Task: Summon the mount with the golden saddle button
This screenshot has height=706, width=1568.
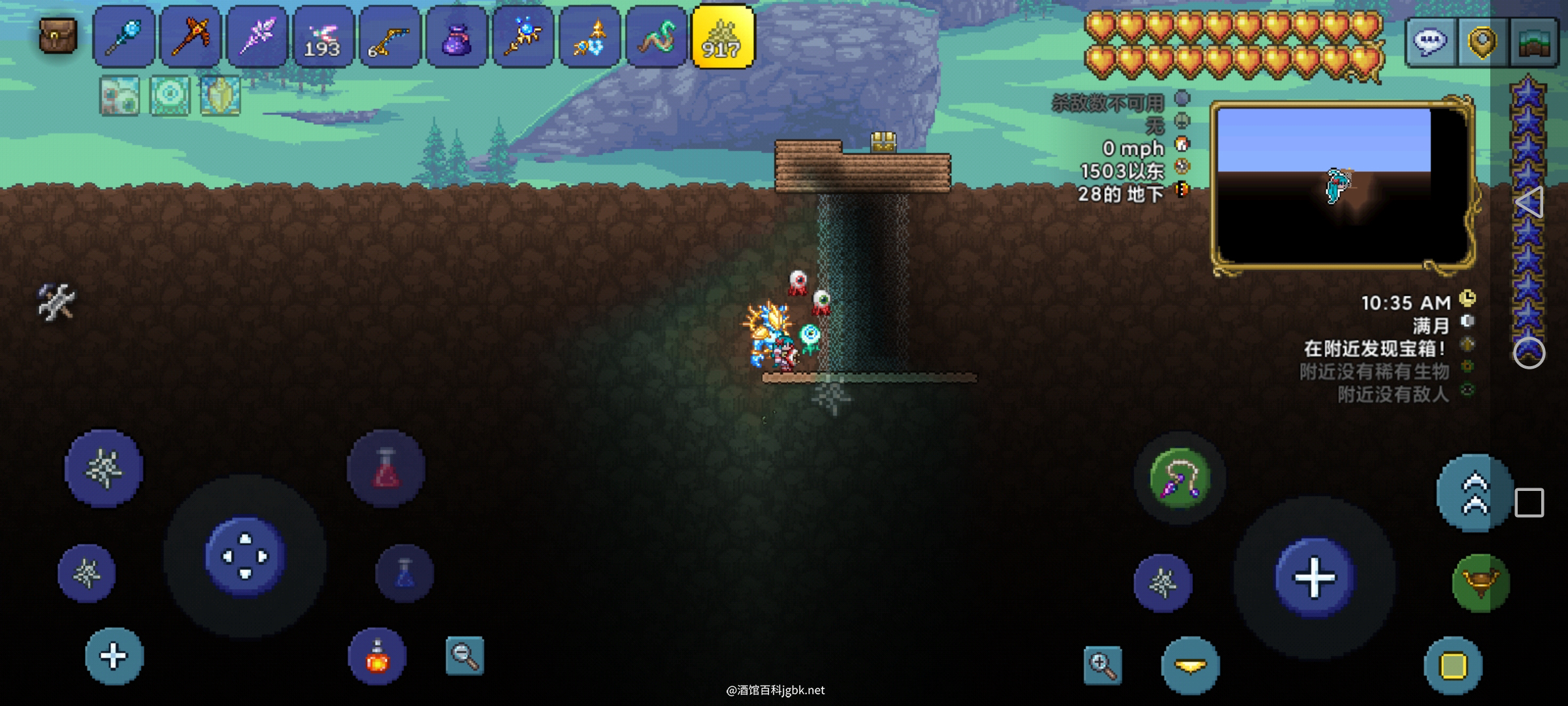Action: point(1480,583)
